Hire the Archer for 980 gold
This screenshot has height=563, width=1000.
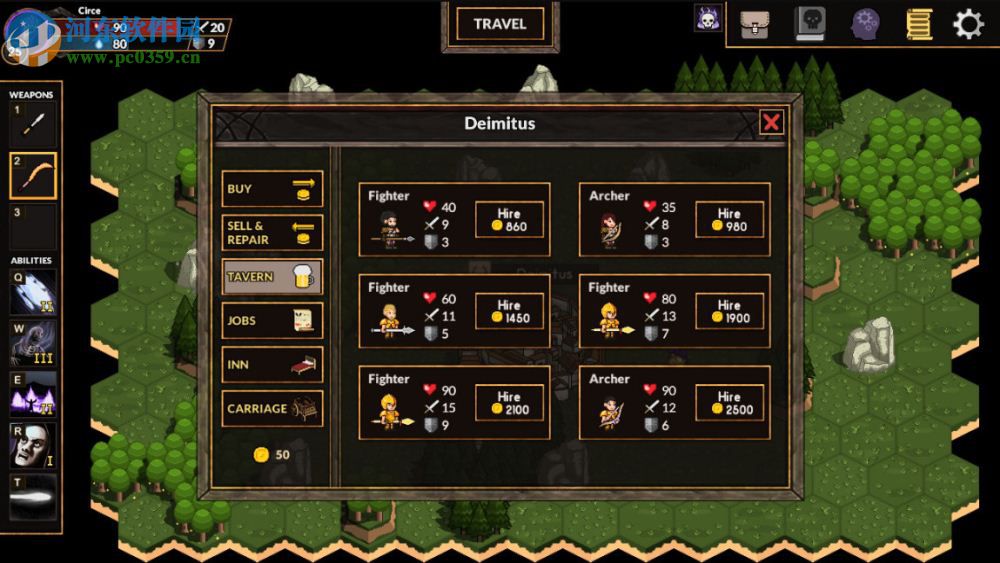pos(729,220)
